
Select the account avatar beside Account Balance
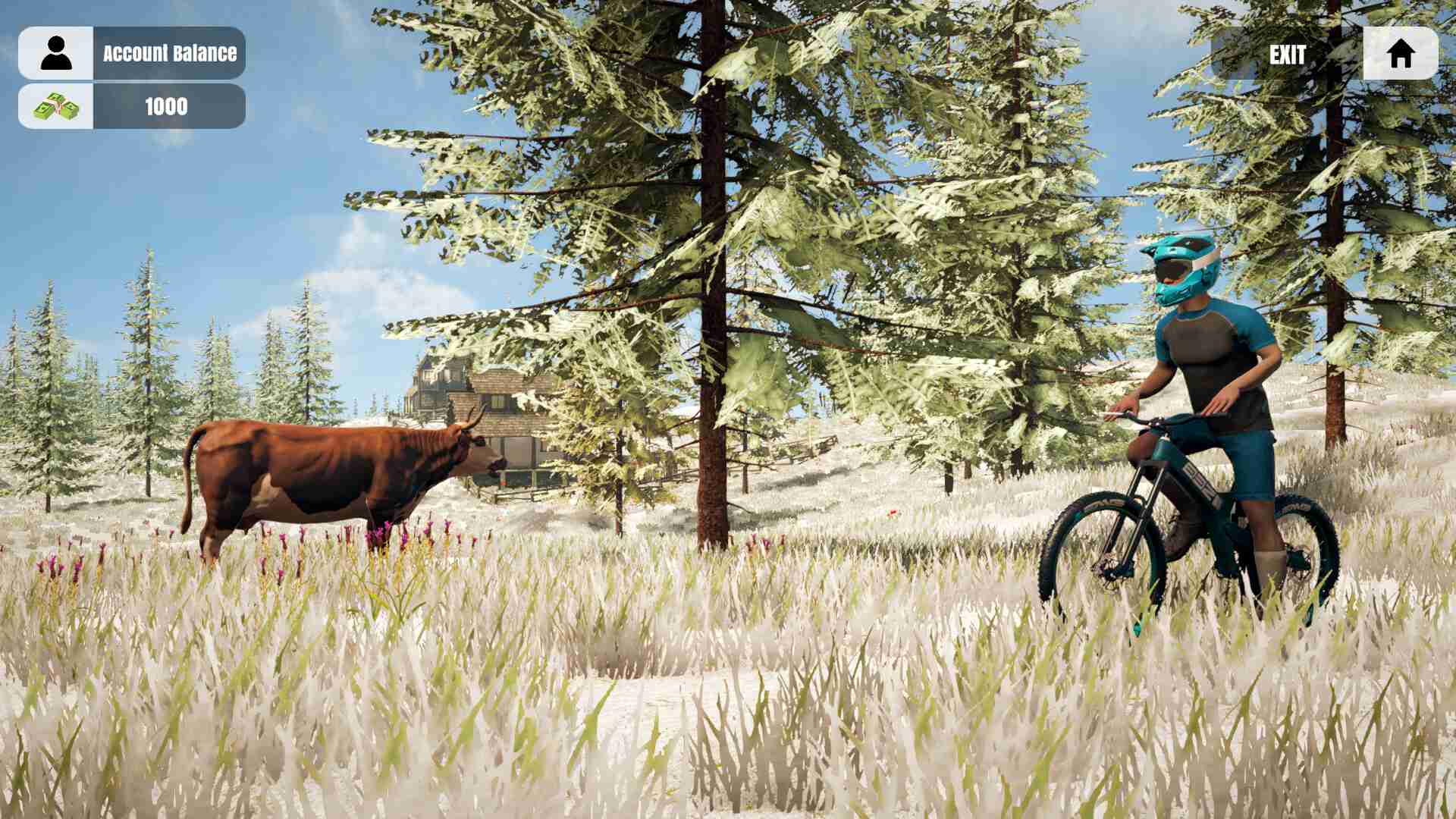(57, 52)
